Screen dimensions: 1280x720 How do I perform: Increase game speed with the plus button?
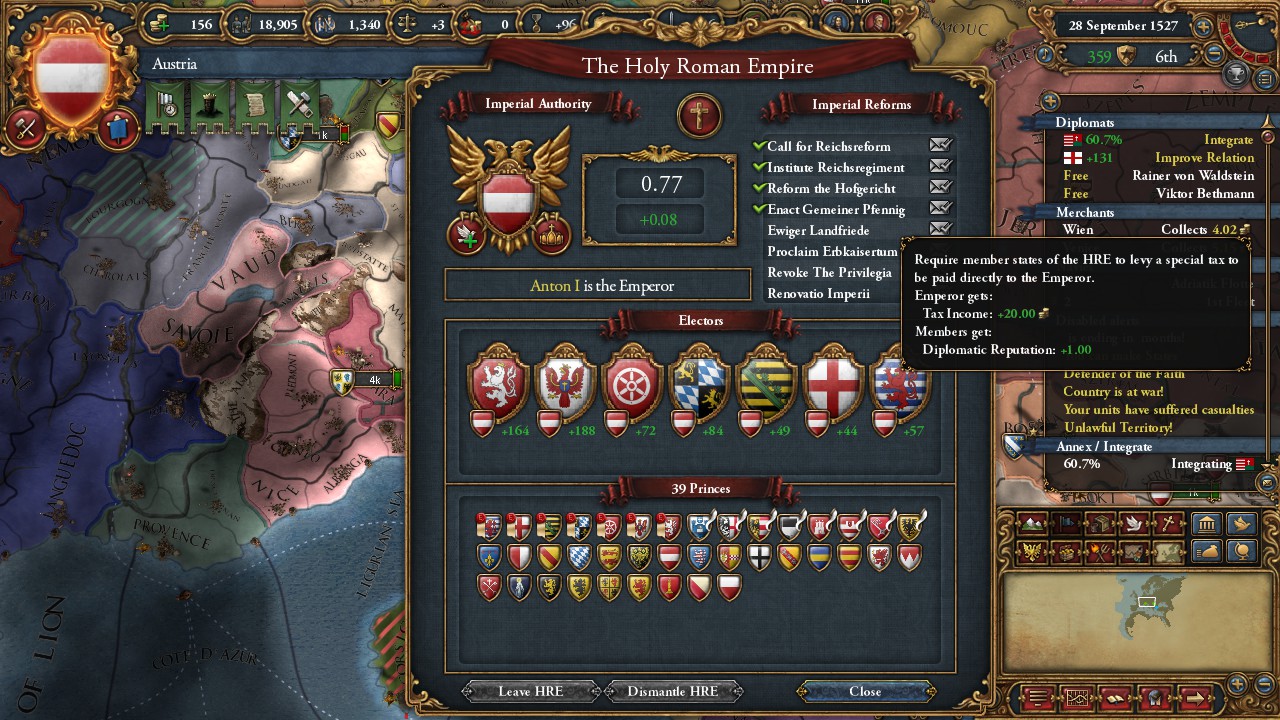(1203, 27)
